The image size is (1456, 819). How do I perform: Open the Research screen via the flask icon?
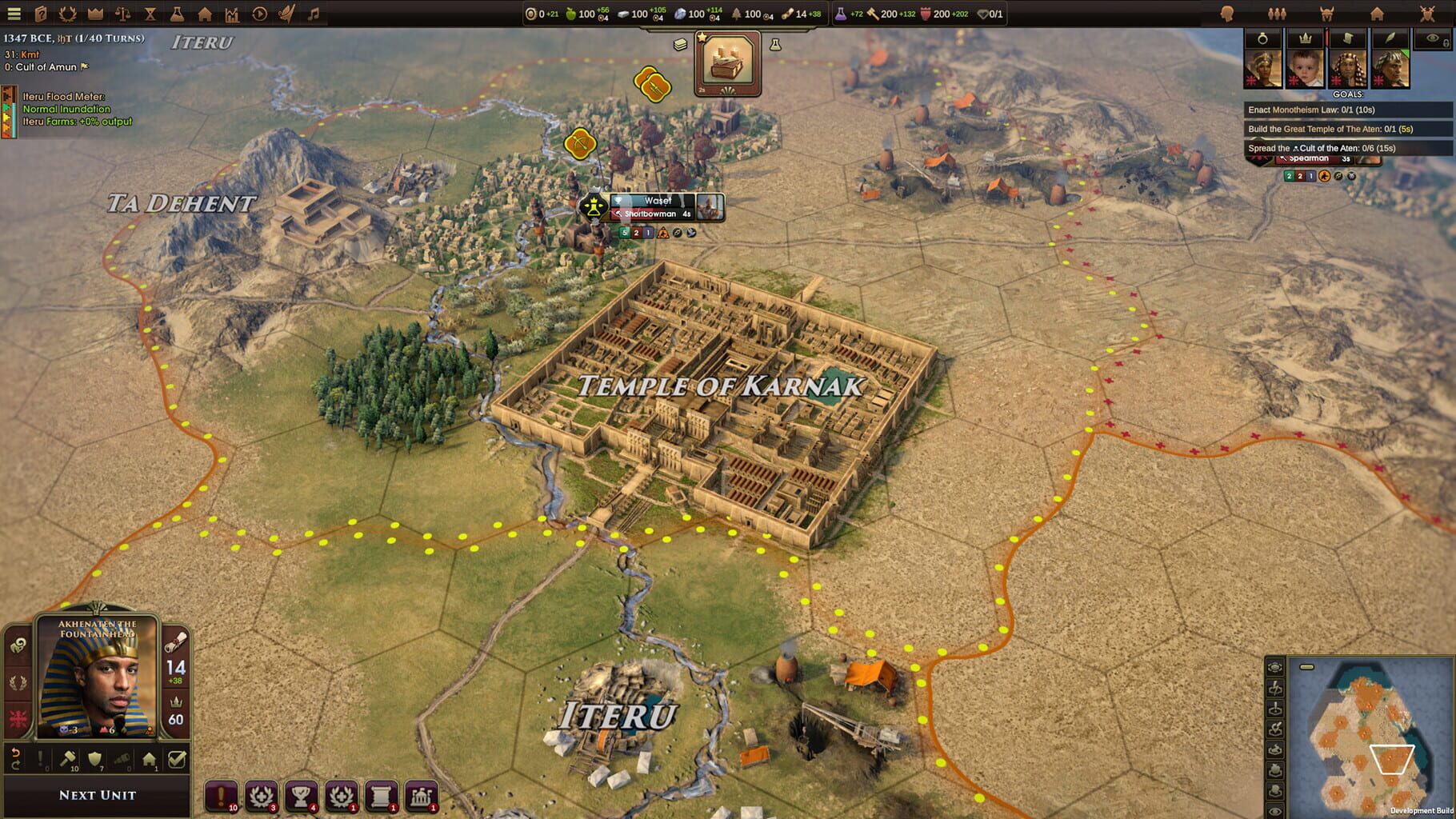[x=178, y=14]
